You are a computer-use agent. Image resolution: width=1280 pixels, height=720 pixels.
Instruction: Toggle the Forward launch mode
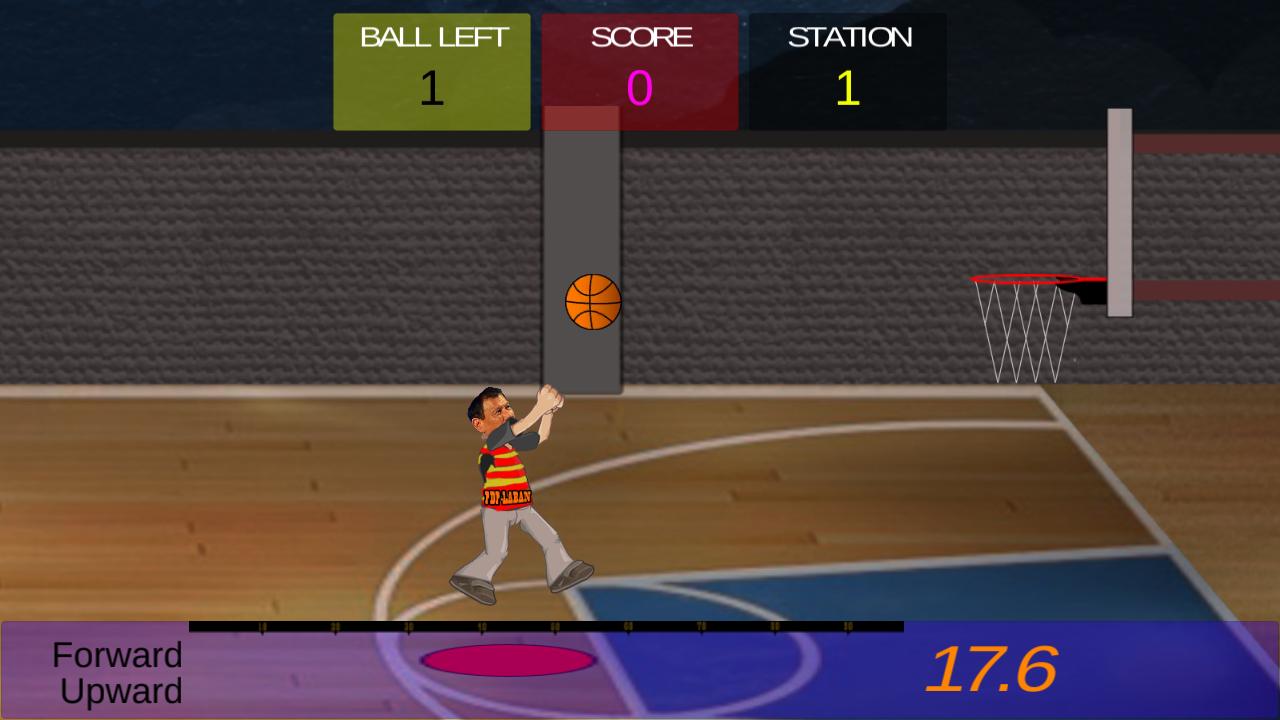(118, 656)
